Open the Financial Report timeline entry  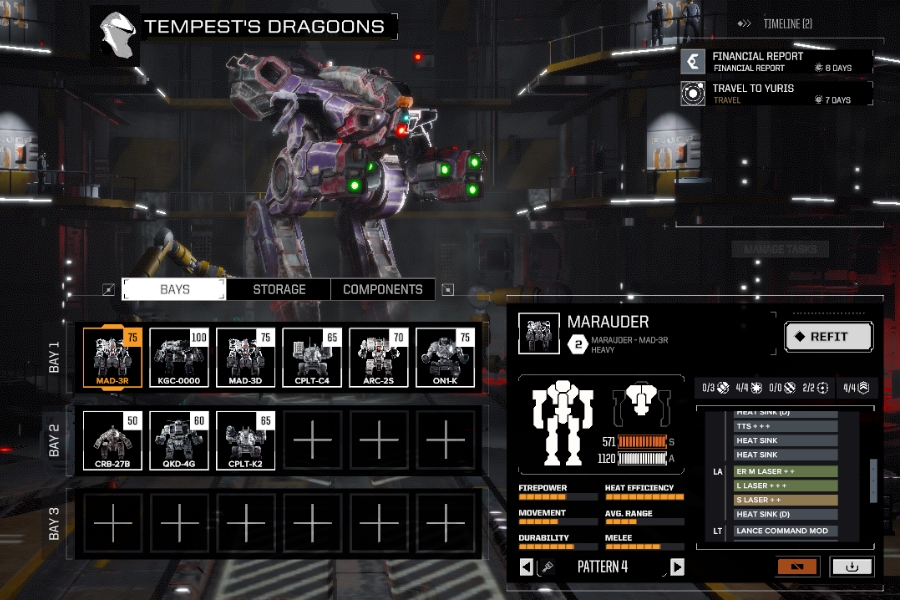[x=776, y=62]
